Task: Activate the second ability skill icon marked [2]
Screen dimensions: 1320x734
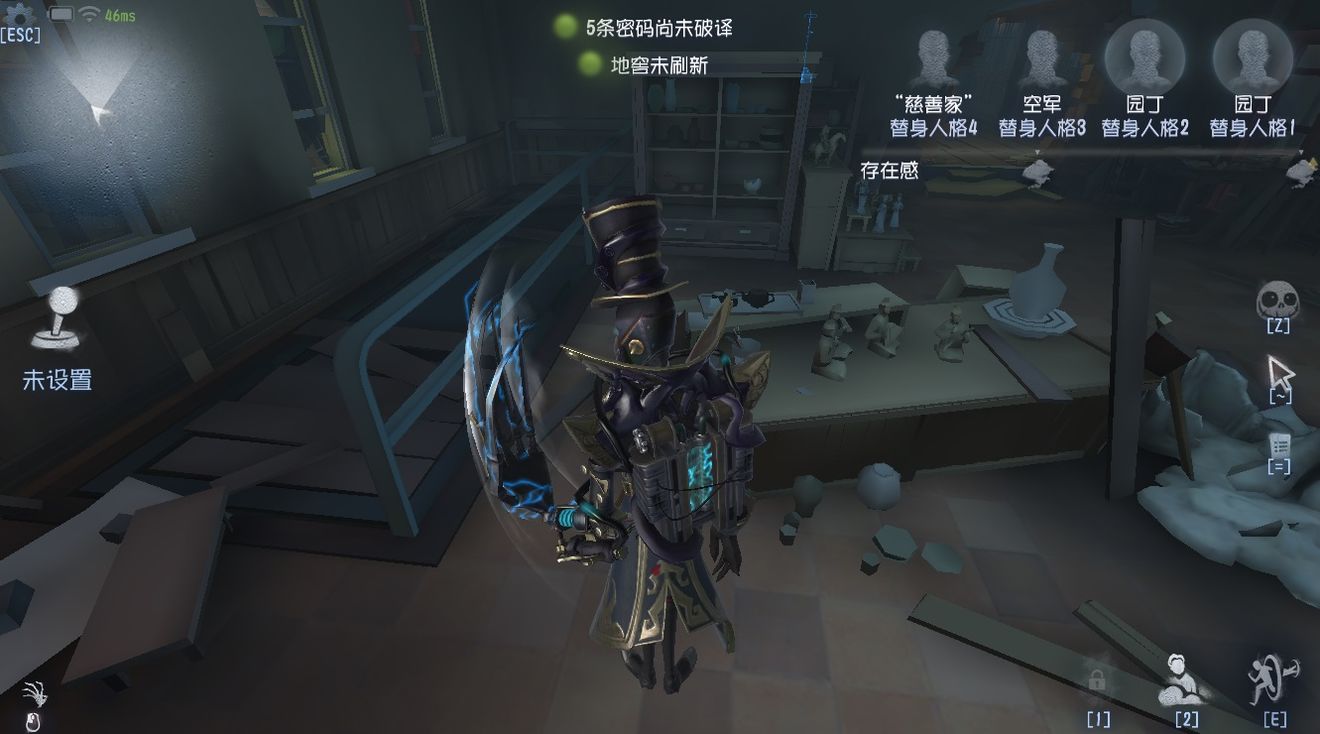Action: click(x=1181, y=680)
